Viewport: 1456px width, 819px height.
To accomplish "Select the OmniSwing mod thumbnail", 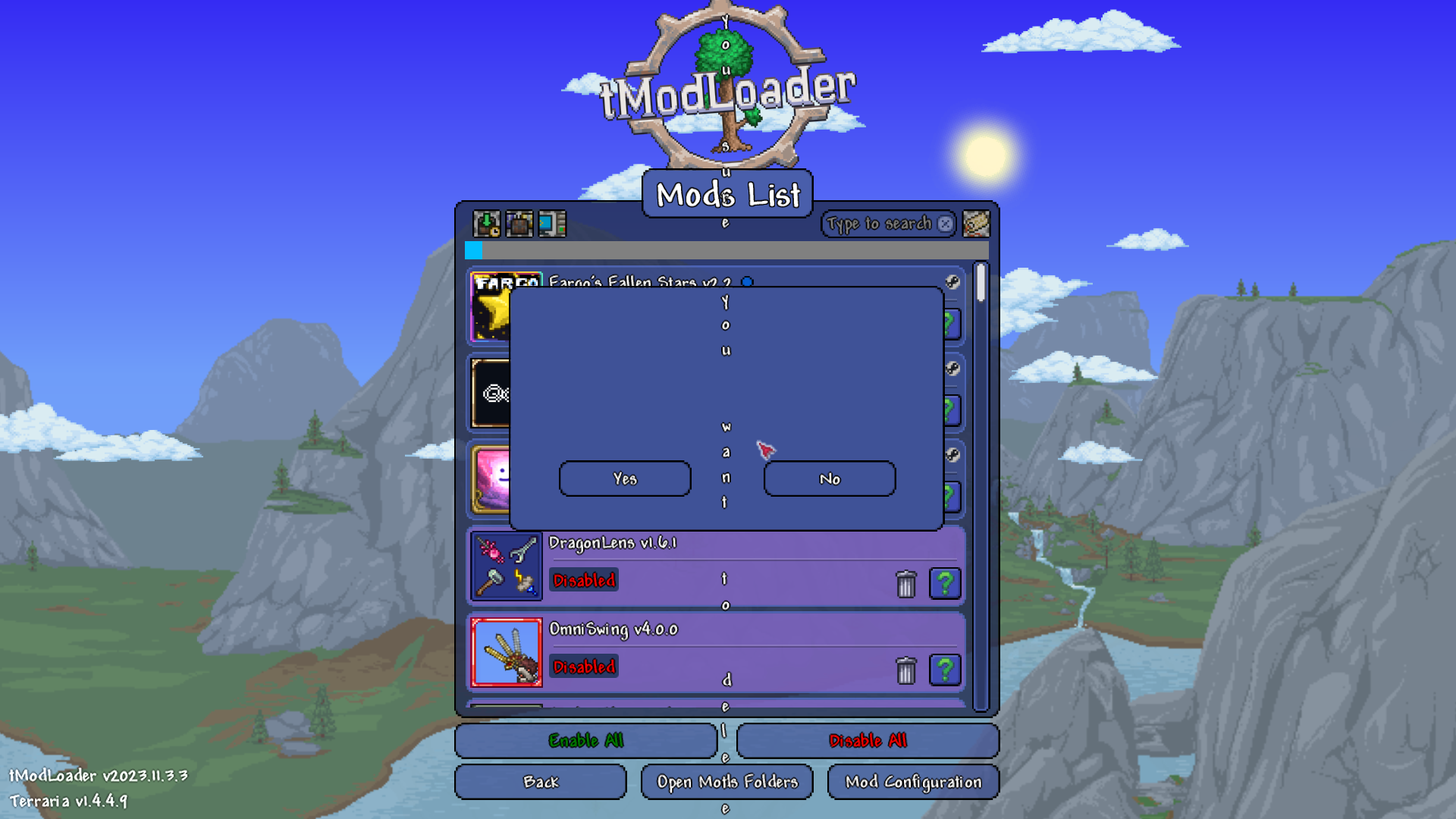I will 507,652.
